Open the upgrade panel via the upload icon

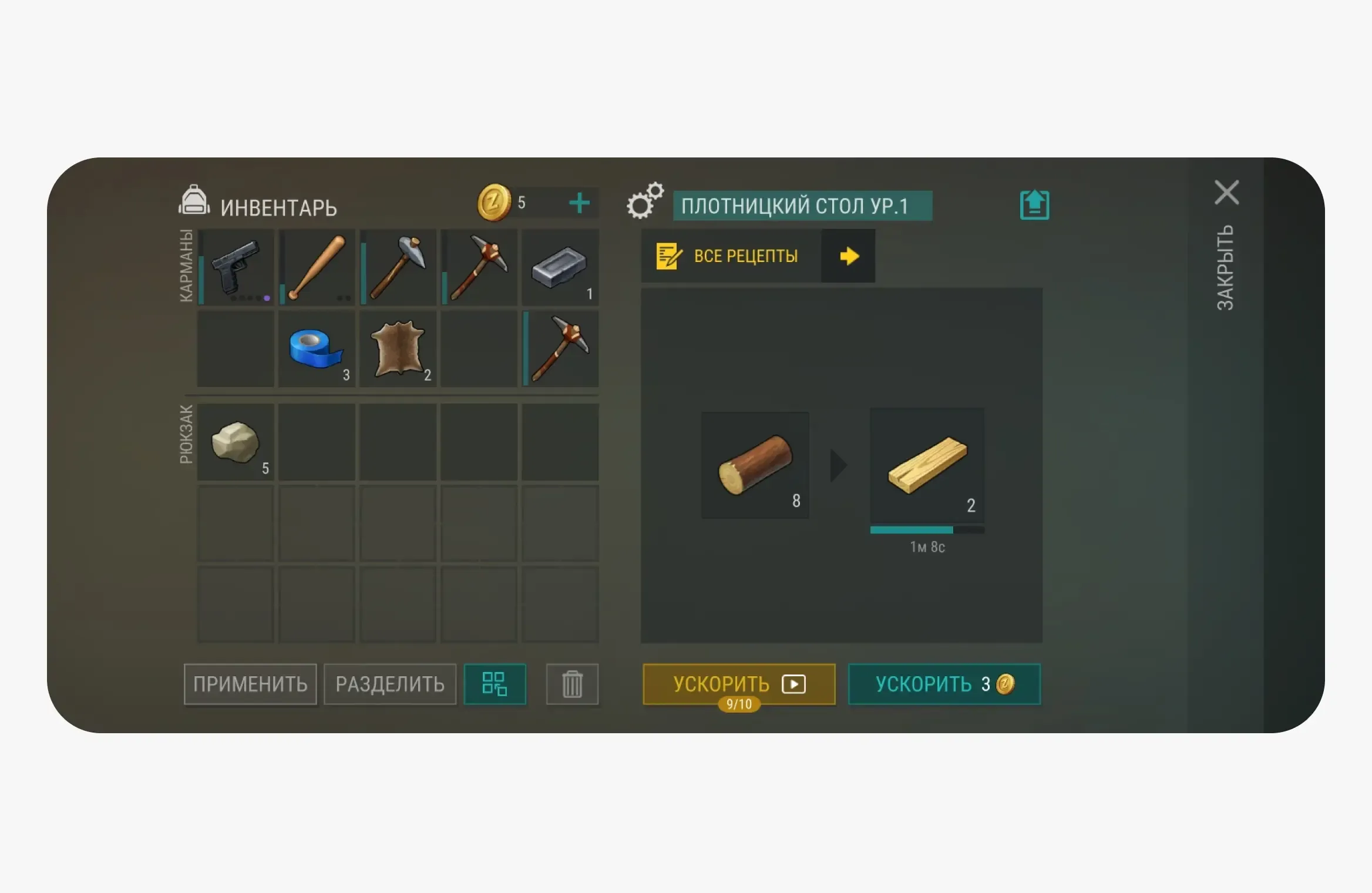pyautogui.click(x=1034, y=203)
